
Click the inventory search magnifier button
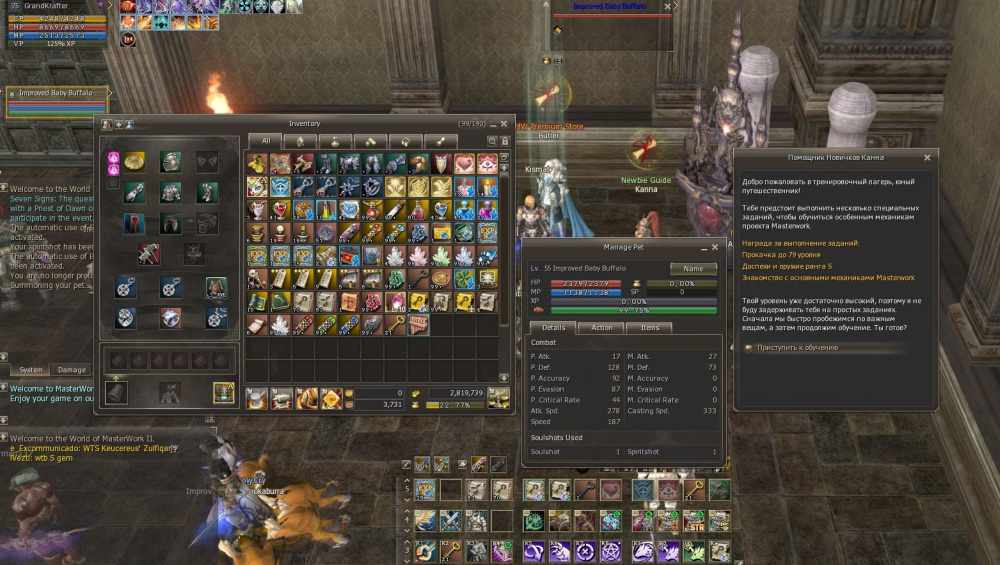pos(492,141)
